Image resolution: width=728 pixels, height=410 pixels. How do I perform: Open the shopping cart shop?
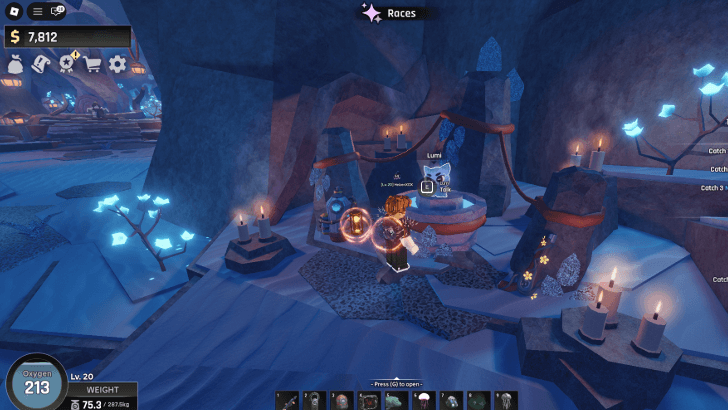click(93, 64)
